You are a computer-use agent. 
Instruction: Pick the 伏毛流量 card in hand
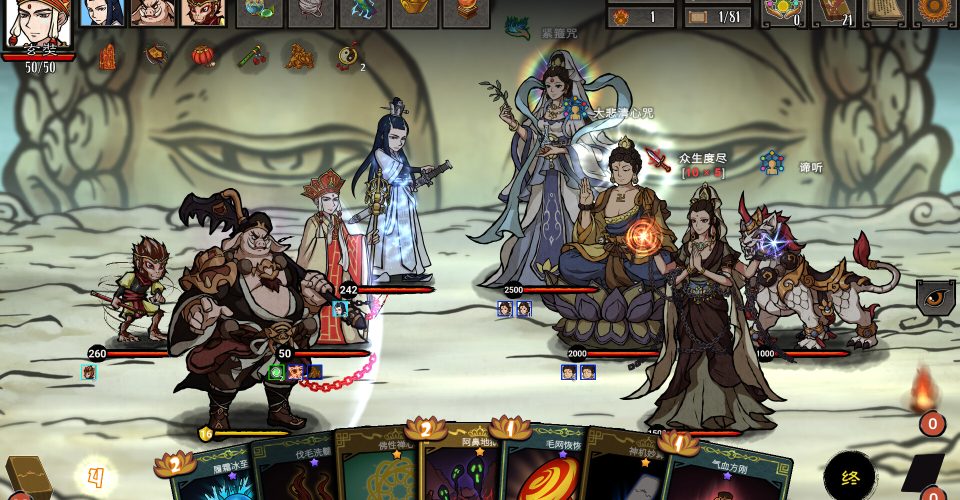click(290, 472)
